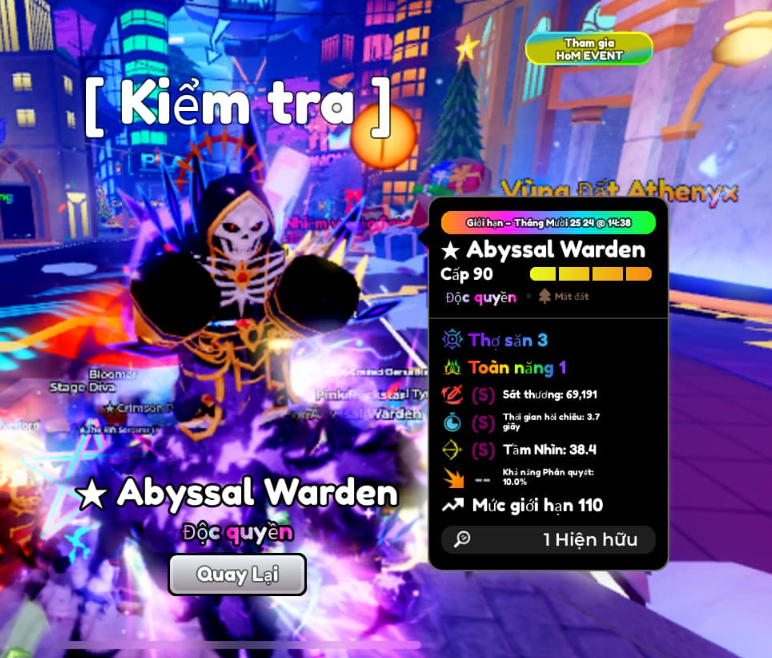Click the Tầm Nhìn range stat icon
Screen dimensions: 772x658
(x=452, y=450)
